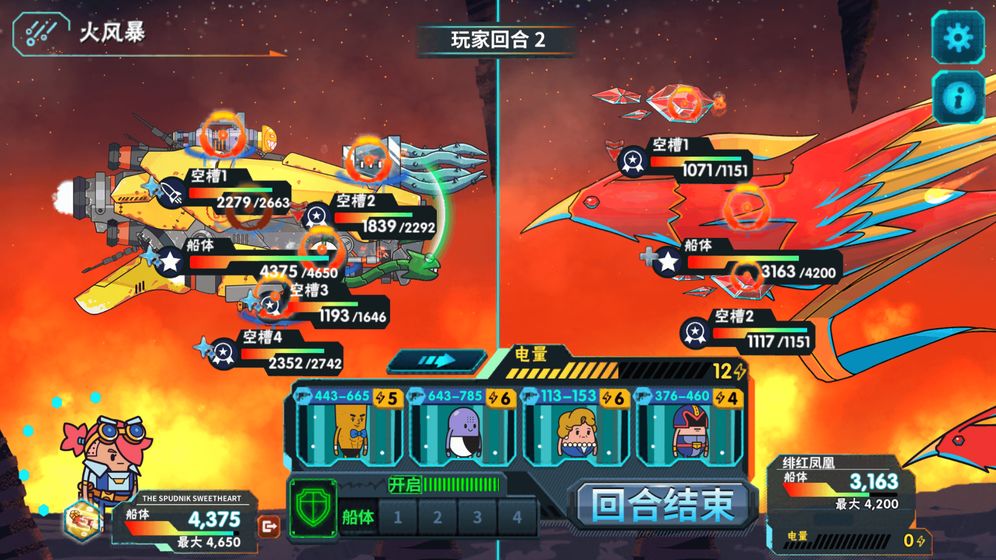Pick the blonde crew card, damage 113-153
Viewport: 996px width, 560px height.
point(577,428)
